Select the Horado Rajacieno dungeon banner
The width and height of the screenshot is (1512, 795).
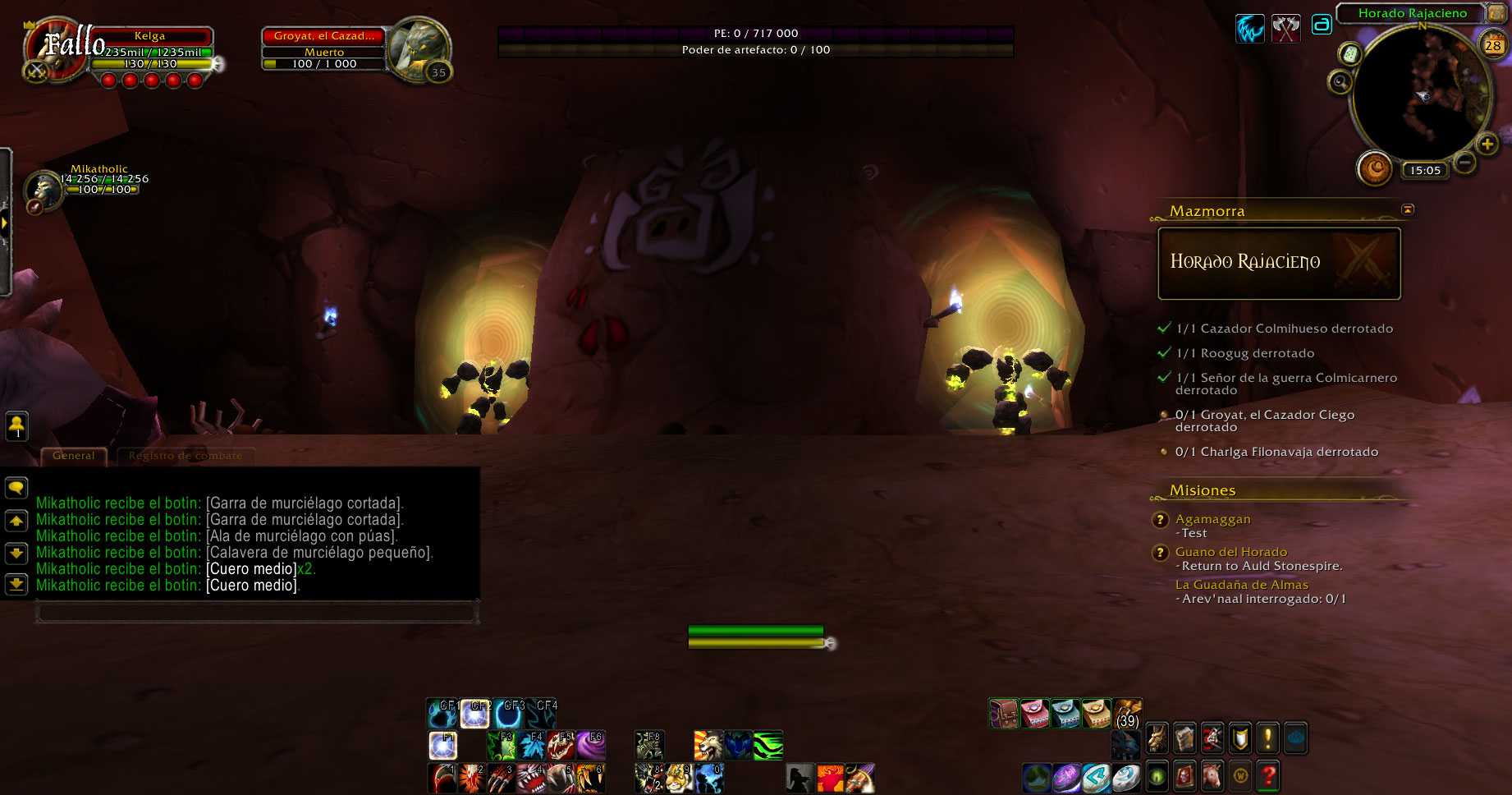[x=1279, y=263]
